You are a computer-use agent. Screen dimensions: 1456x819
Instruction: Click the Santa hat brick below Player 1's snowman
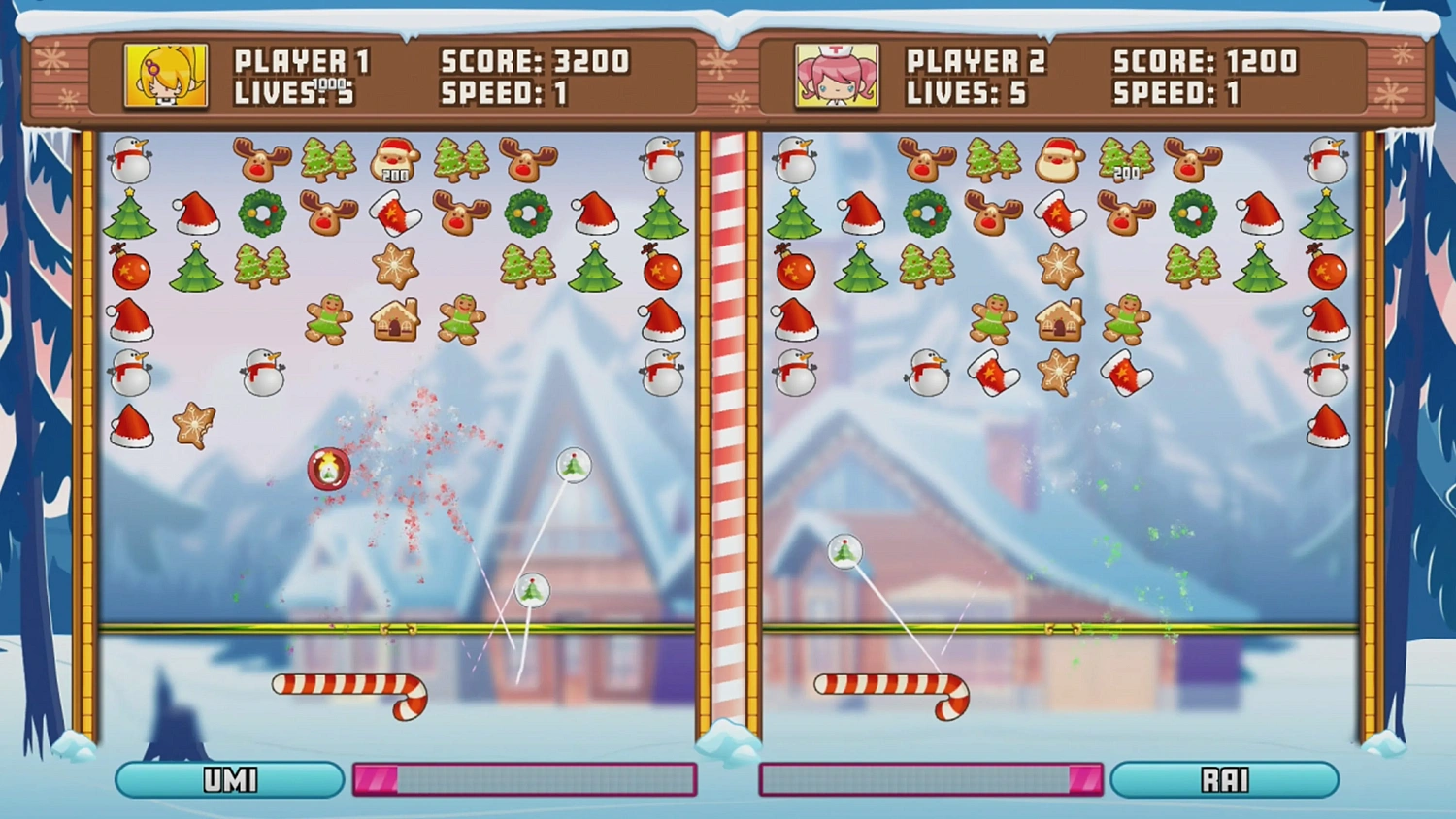click(x=132, y=427)
